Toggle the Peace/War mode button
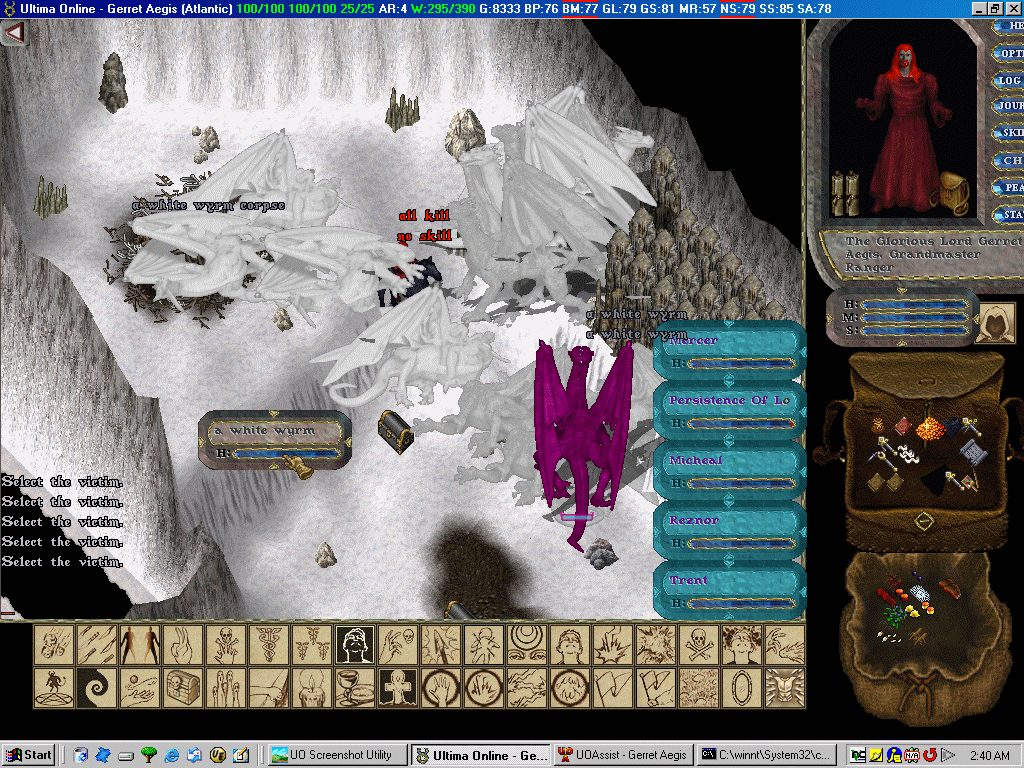 point(1010,187)
